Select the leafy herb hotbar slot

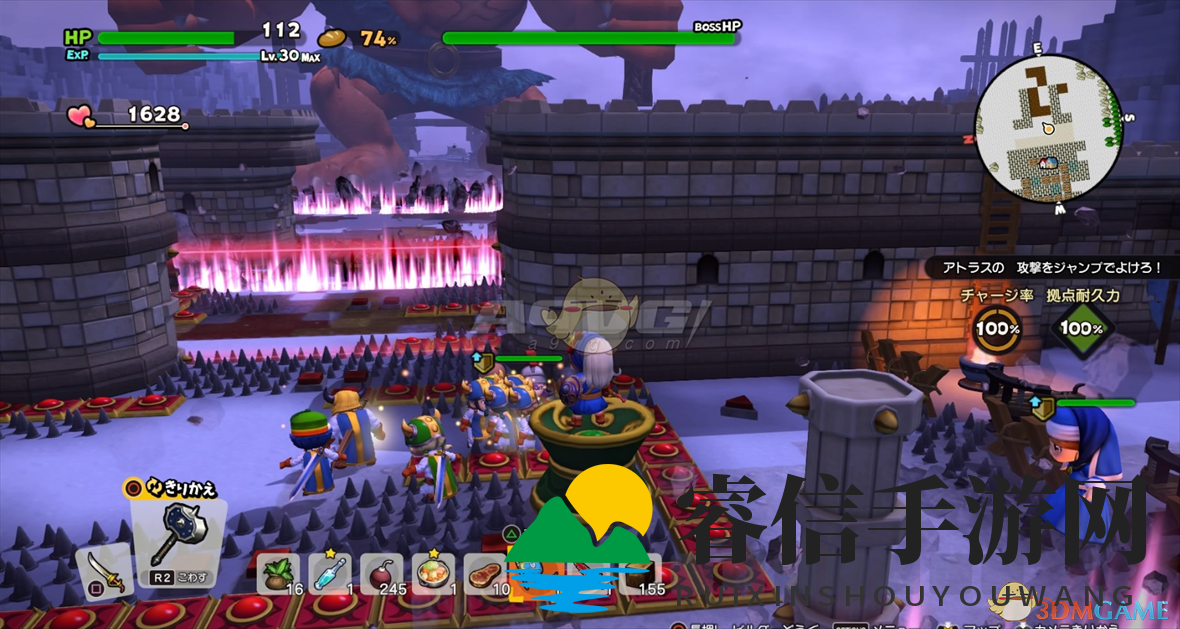[x=279, y=574]
